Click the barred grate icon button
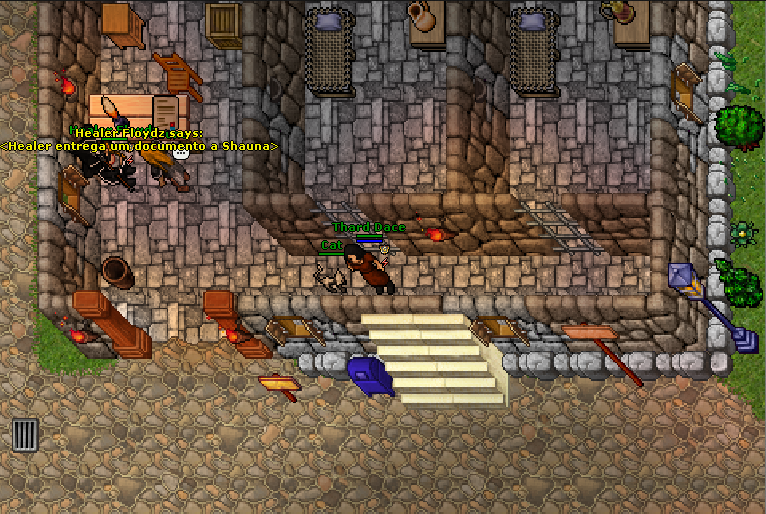The image size is (766, 514). click(x=25, y=435)
